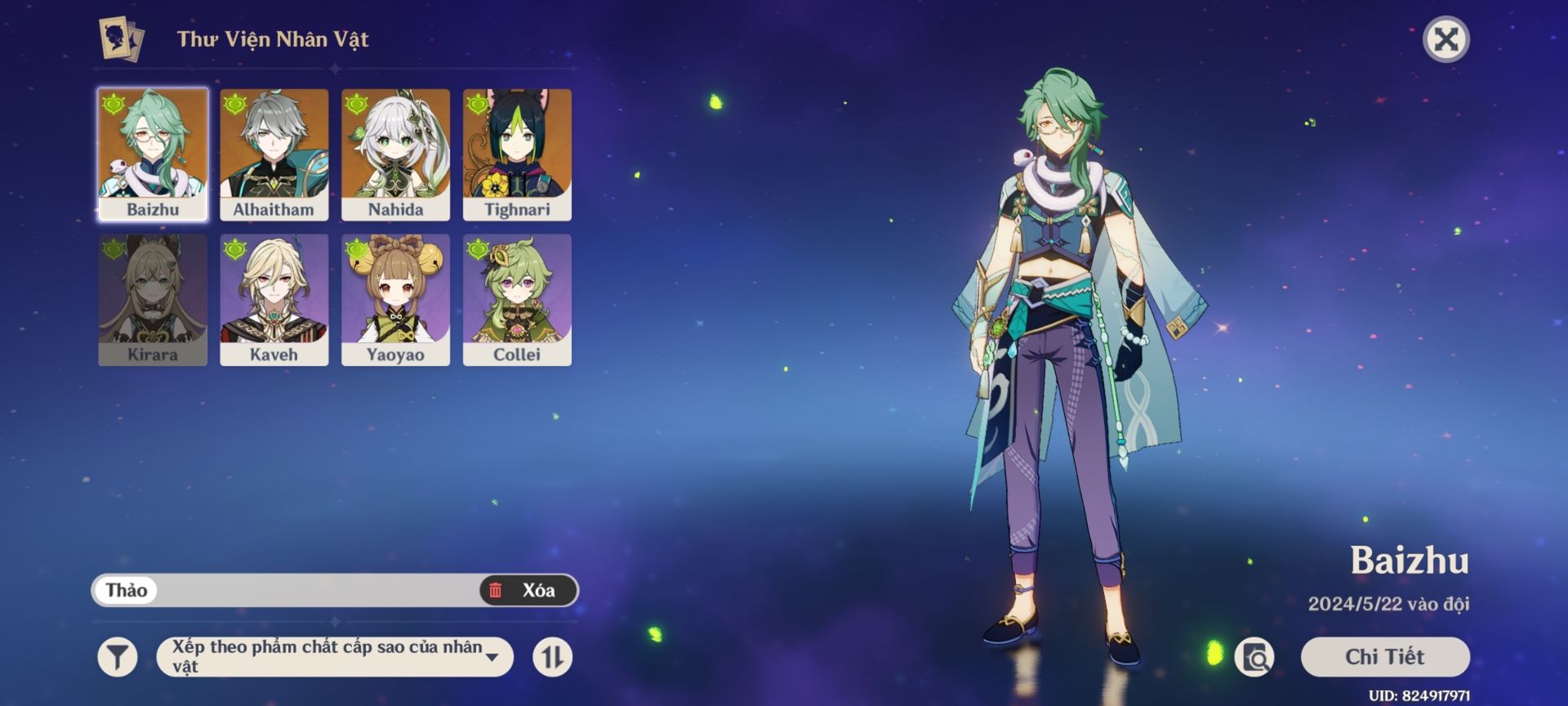The height and width of the screenshot is (706, 1568).
Task: Select the Baizhu character card
Action: coord(153,154)
